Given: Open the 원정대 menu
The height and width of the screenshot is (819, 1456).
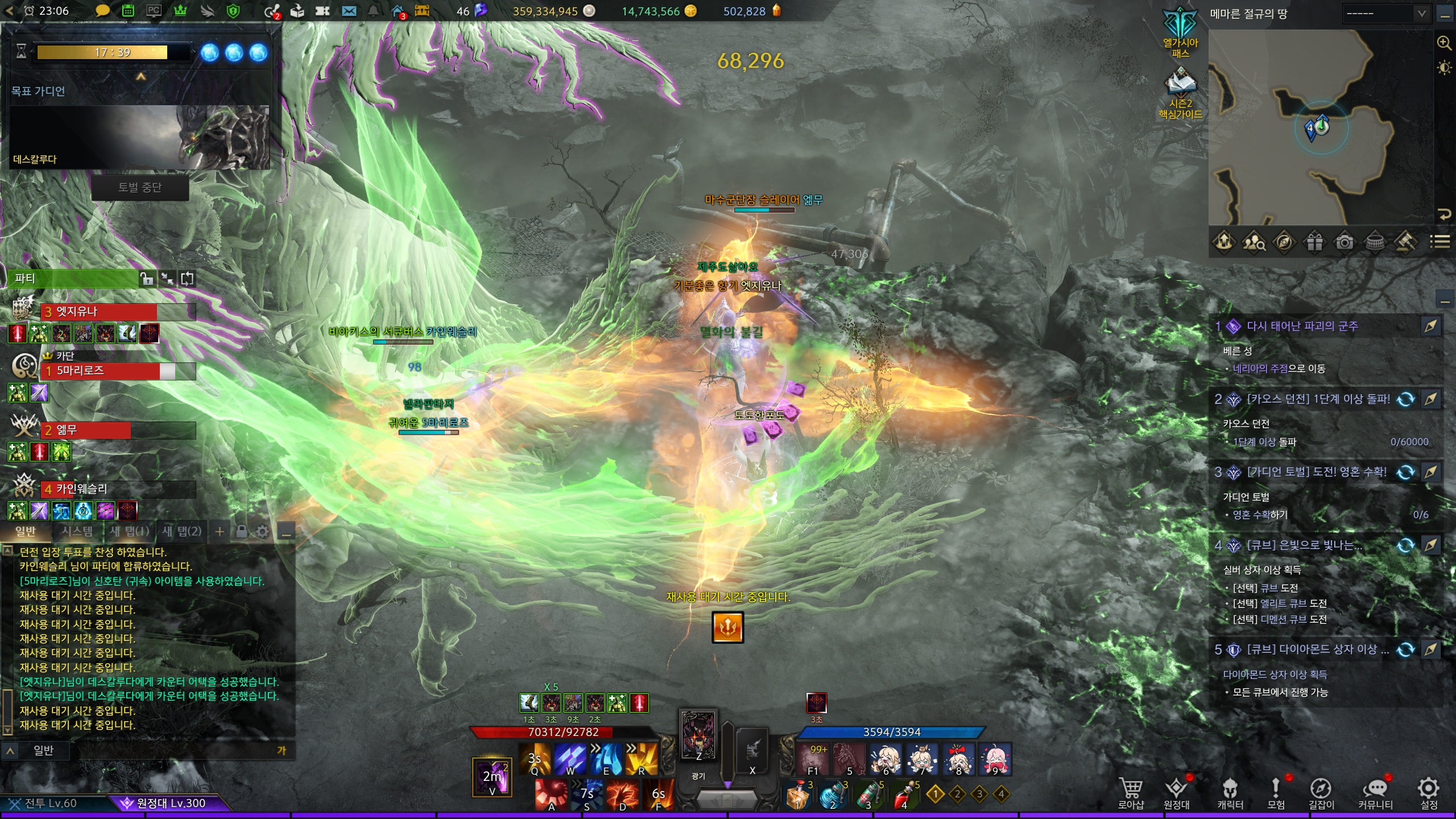Looking at the screenshot, I should click(1176, 792).
